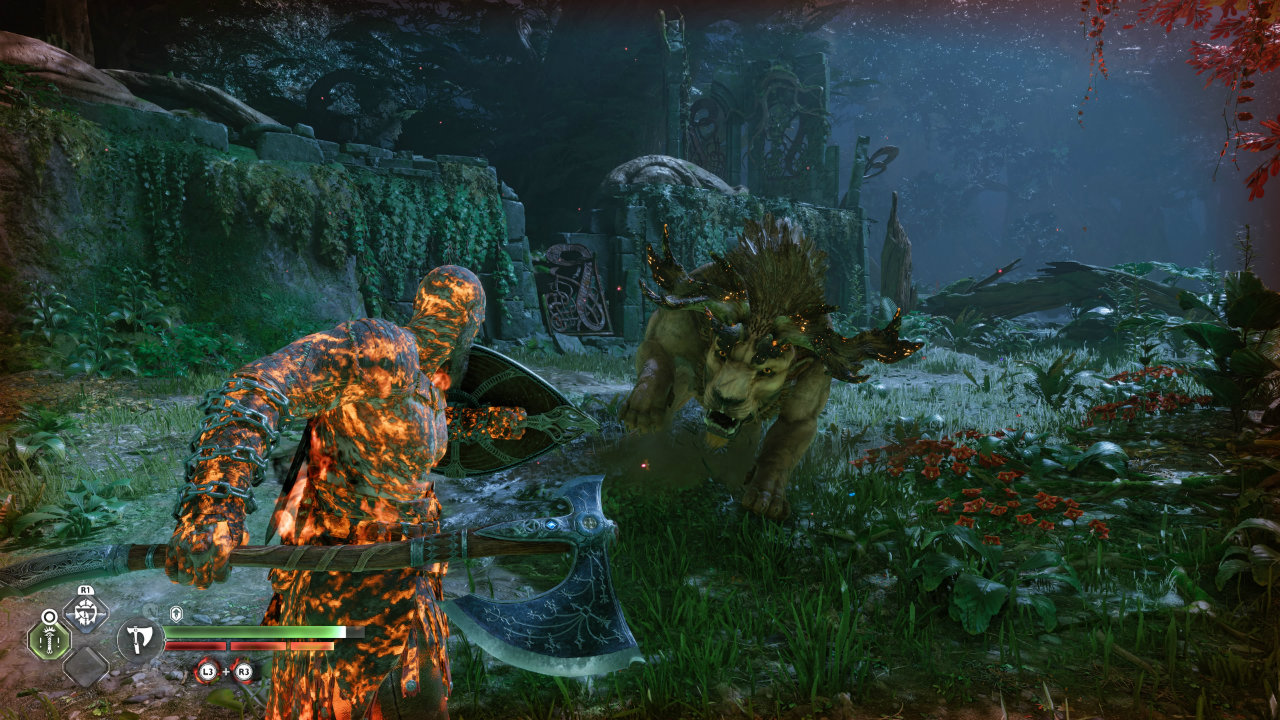This screenshot has height=720, width=1280.
Task: Click the L3 stick button icon
Action: 206,670
